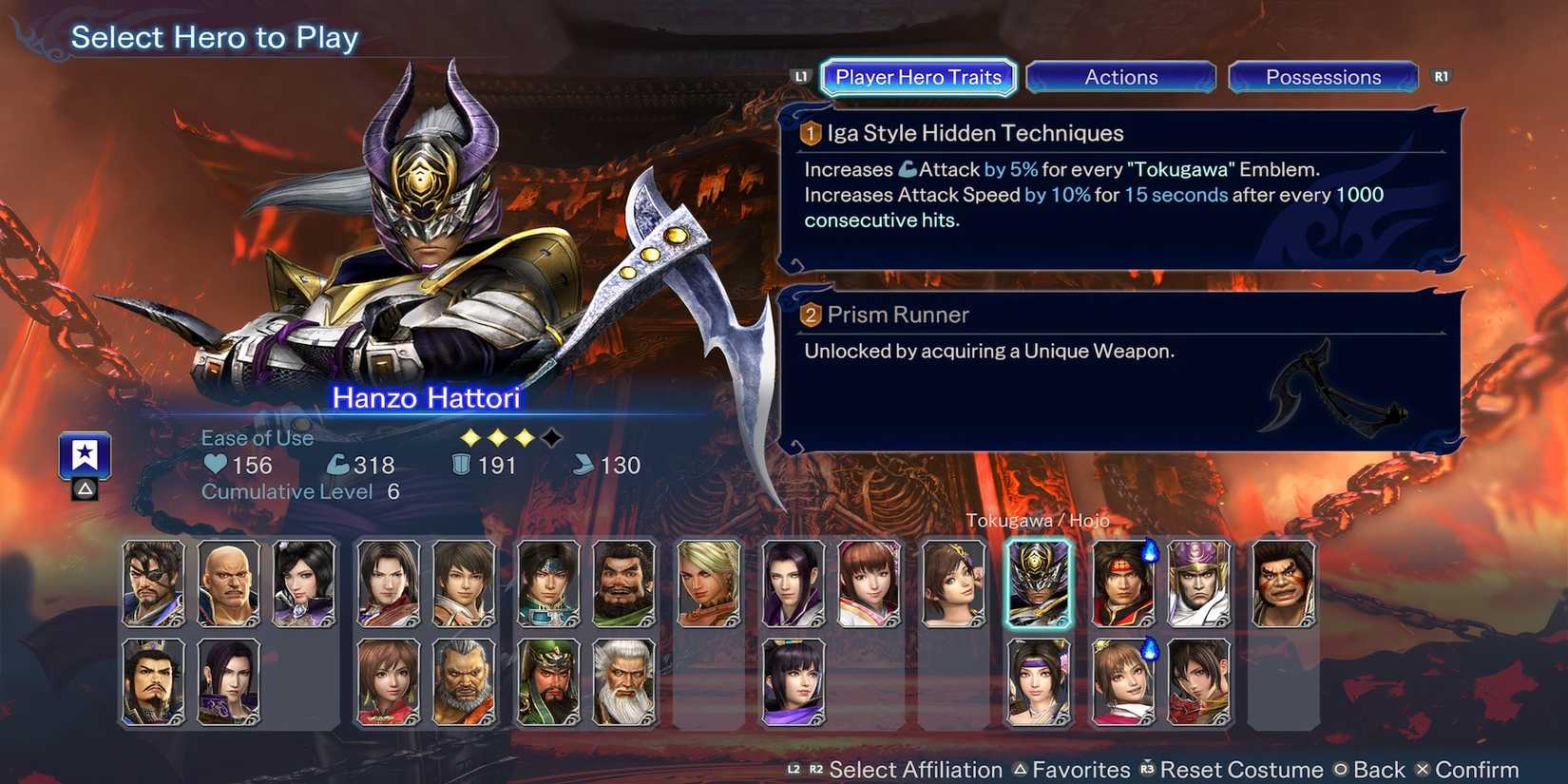Open the Possessions tab

point(1323,77)
